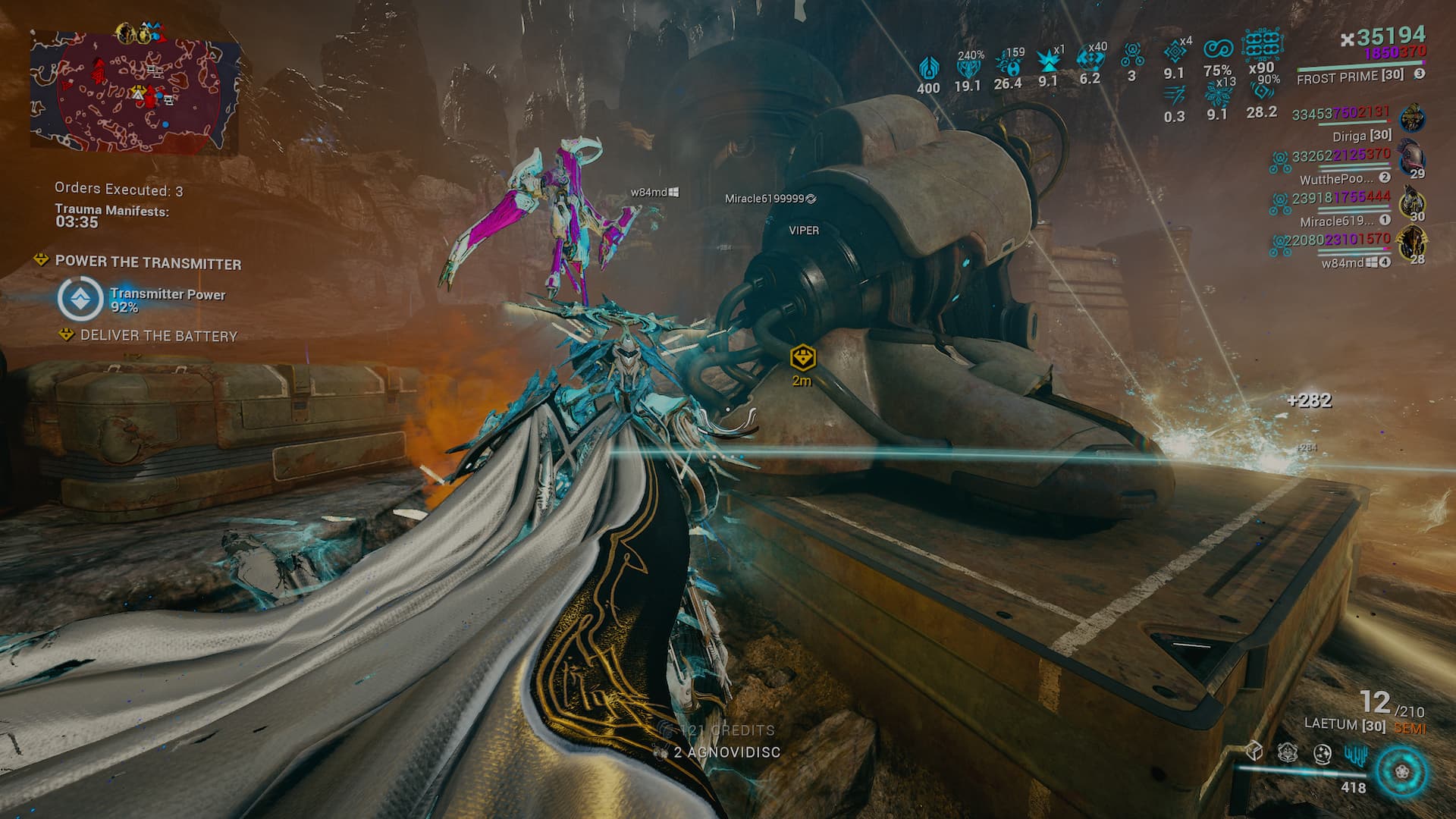The image size is (1456, 819).
Task: Click the glowing circular energy orb icon
Action: point(1402,772)
